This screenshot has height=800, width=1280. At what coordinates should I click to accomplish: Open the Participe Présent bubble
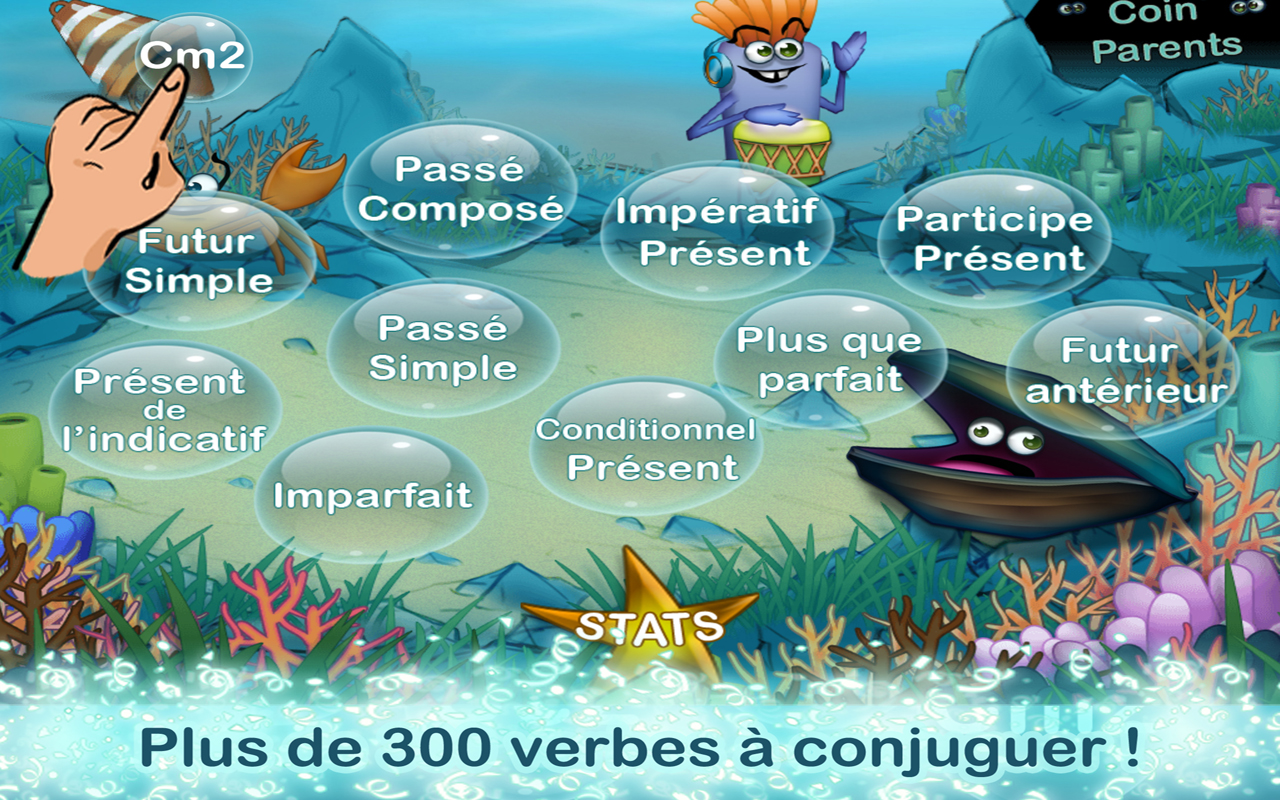coord(996,237)
